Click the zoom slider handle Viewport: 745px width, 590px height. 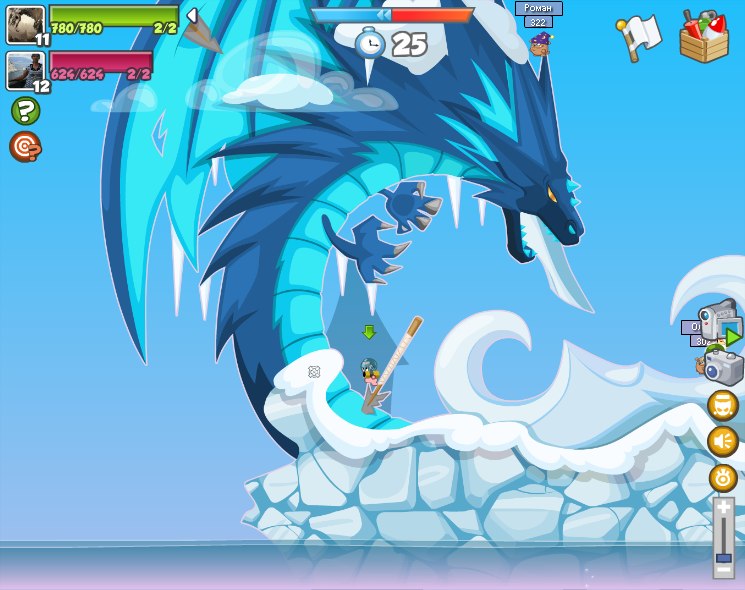tap(723, 557)
